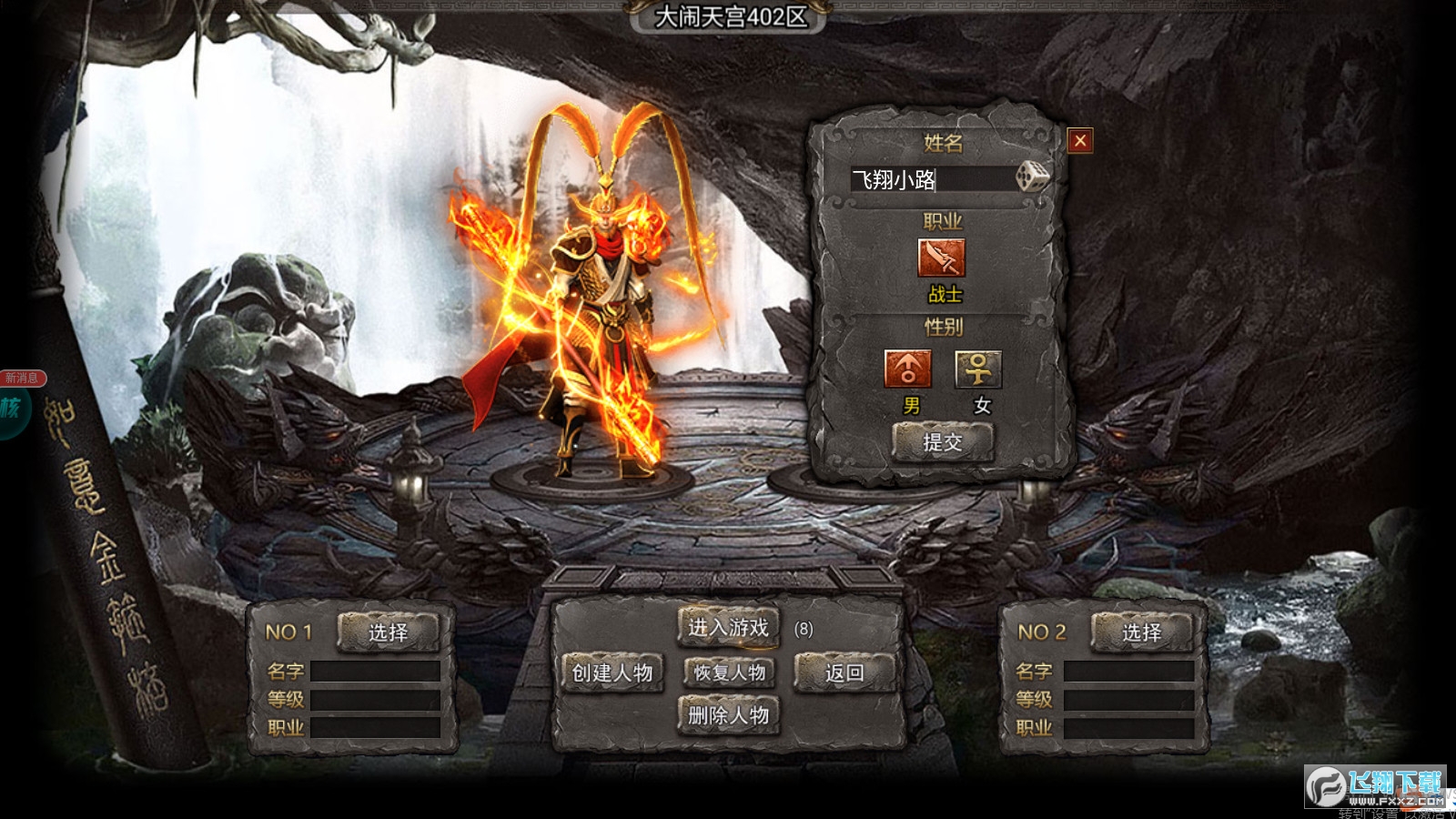Select the NO 2 character slot 选择
This screenshot has width=1456, height=819.
click(x=1141, y=632)
